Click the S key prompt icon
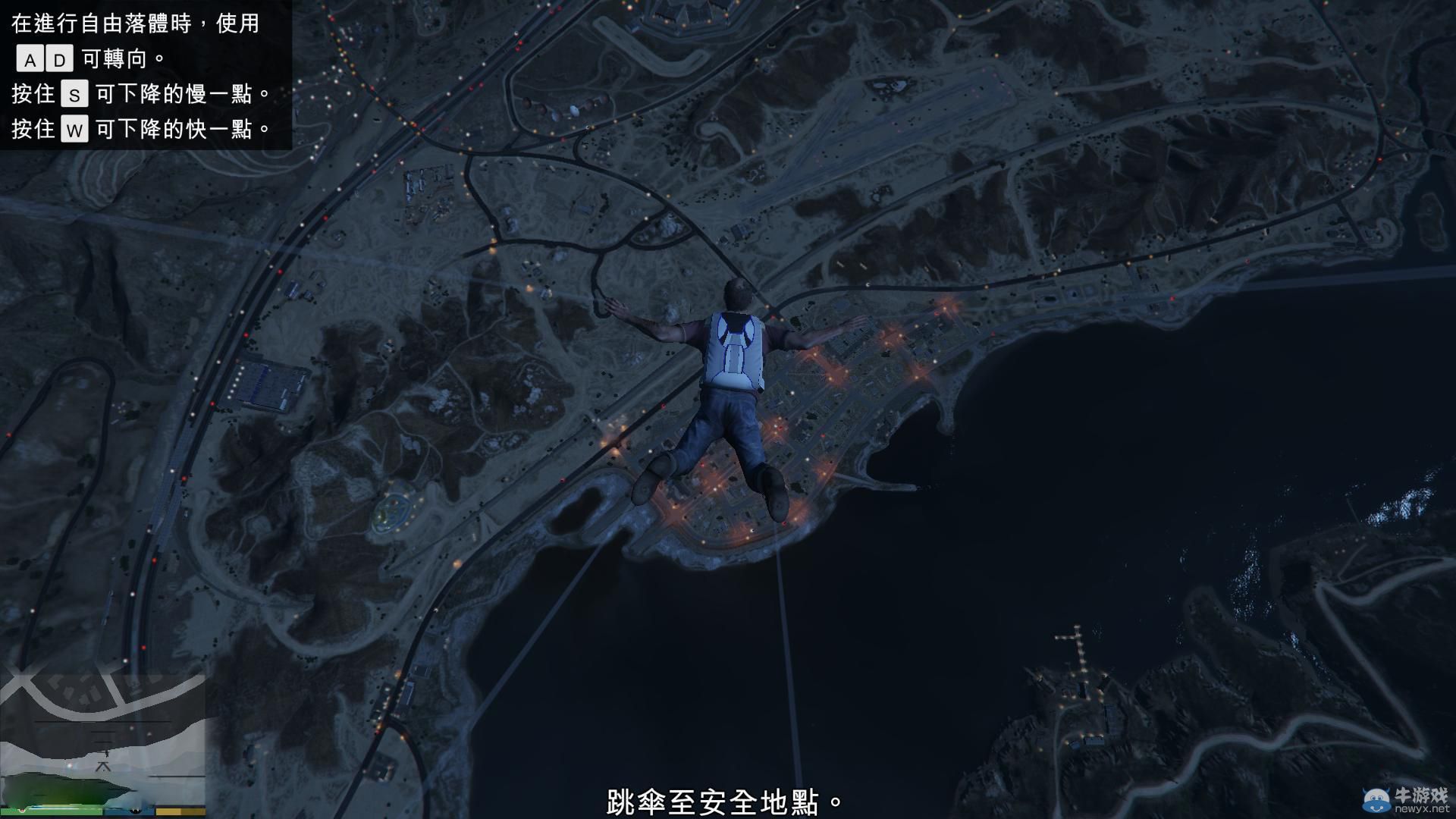 76,94
